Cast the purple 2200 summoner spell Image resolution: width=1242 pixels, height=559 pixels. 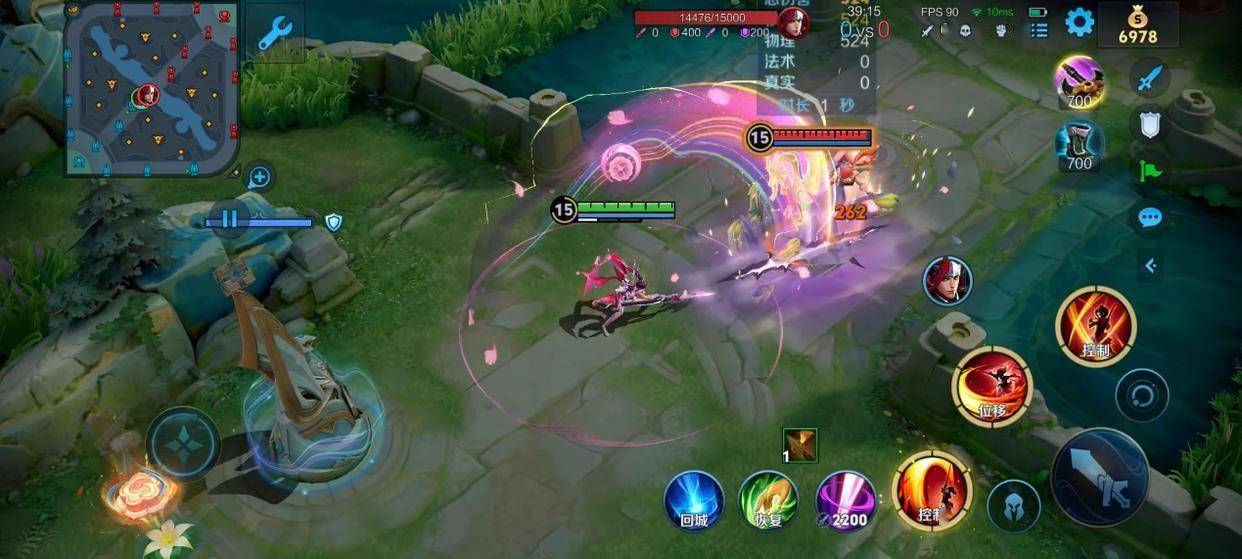click(x=846, y=500)
